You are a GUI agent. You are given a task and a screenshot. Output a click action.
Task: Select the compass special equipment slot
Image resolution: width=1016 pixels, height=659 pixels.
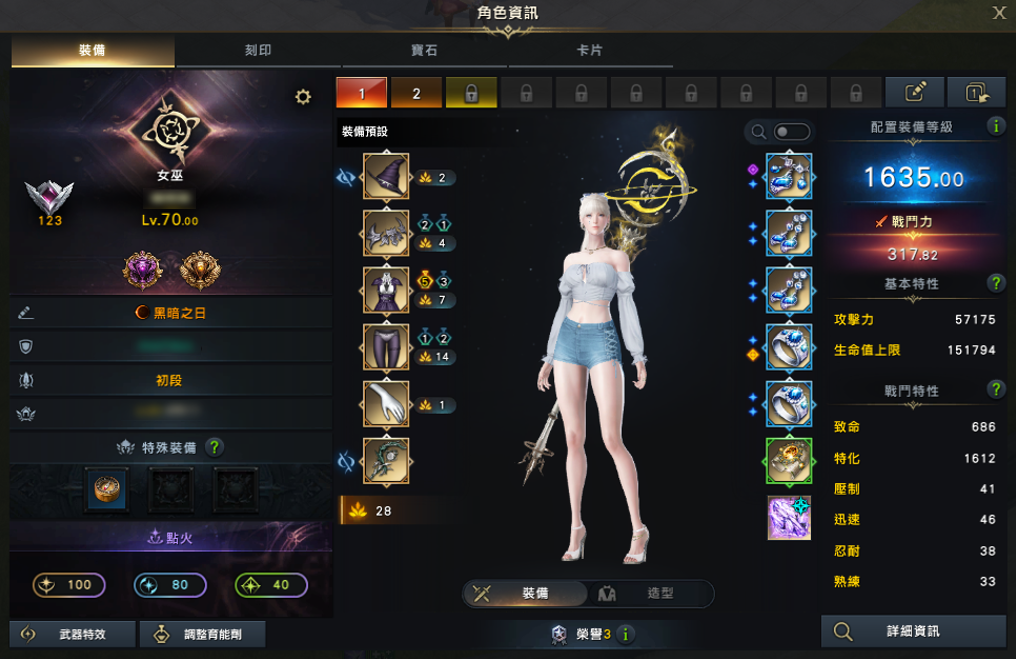(106, 488)
